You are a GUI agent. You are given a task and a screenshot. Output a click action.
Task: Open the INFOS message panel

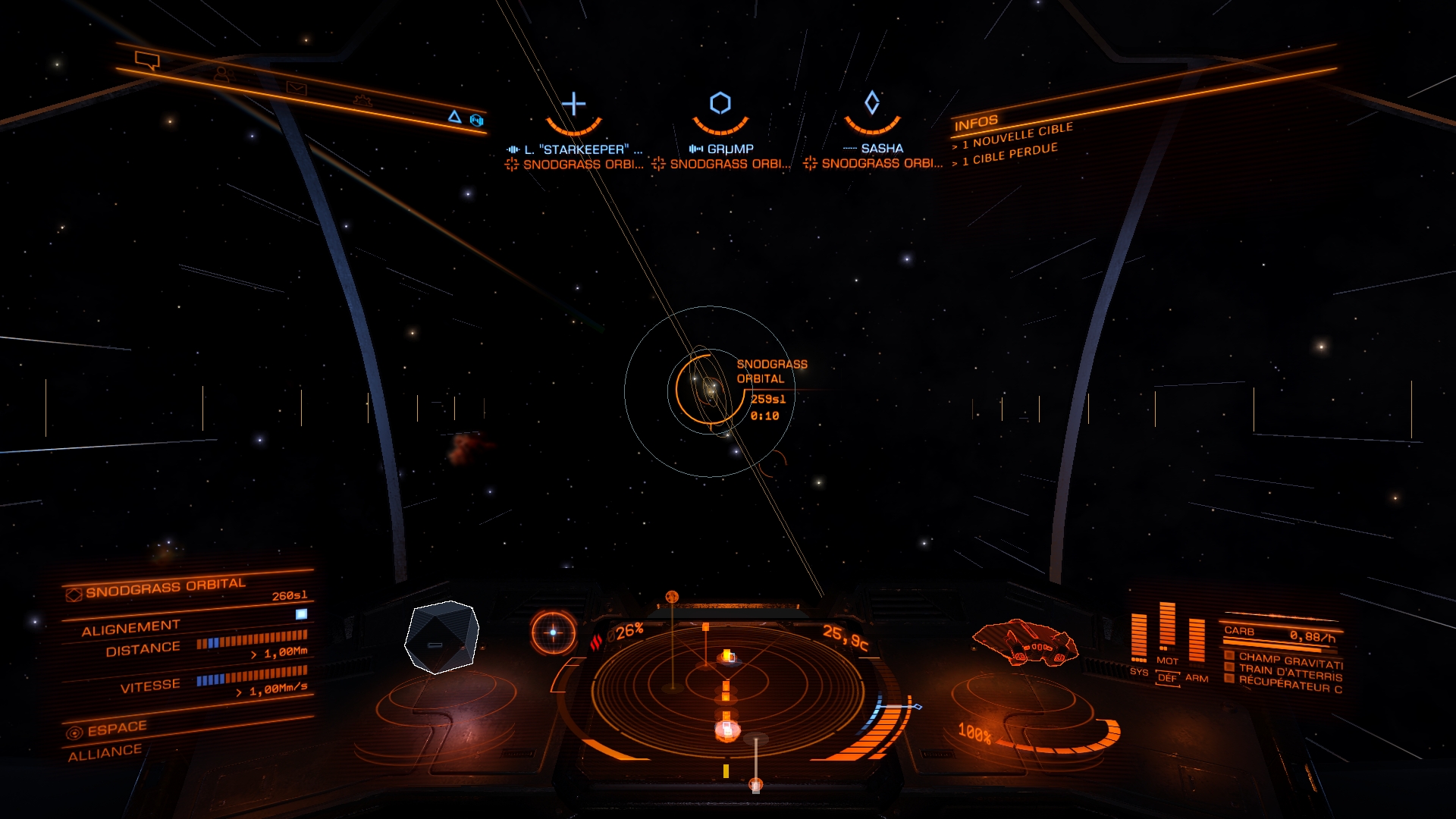(976, 123)
